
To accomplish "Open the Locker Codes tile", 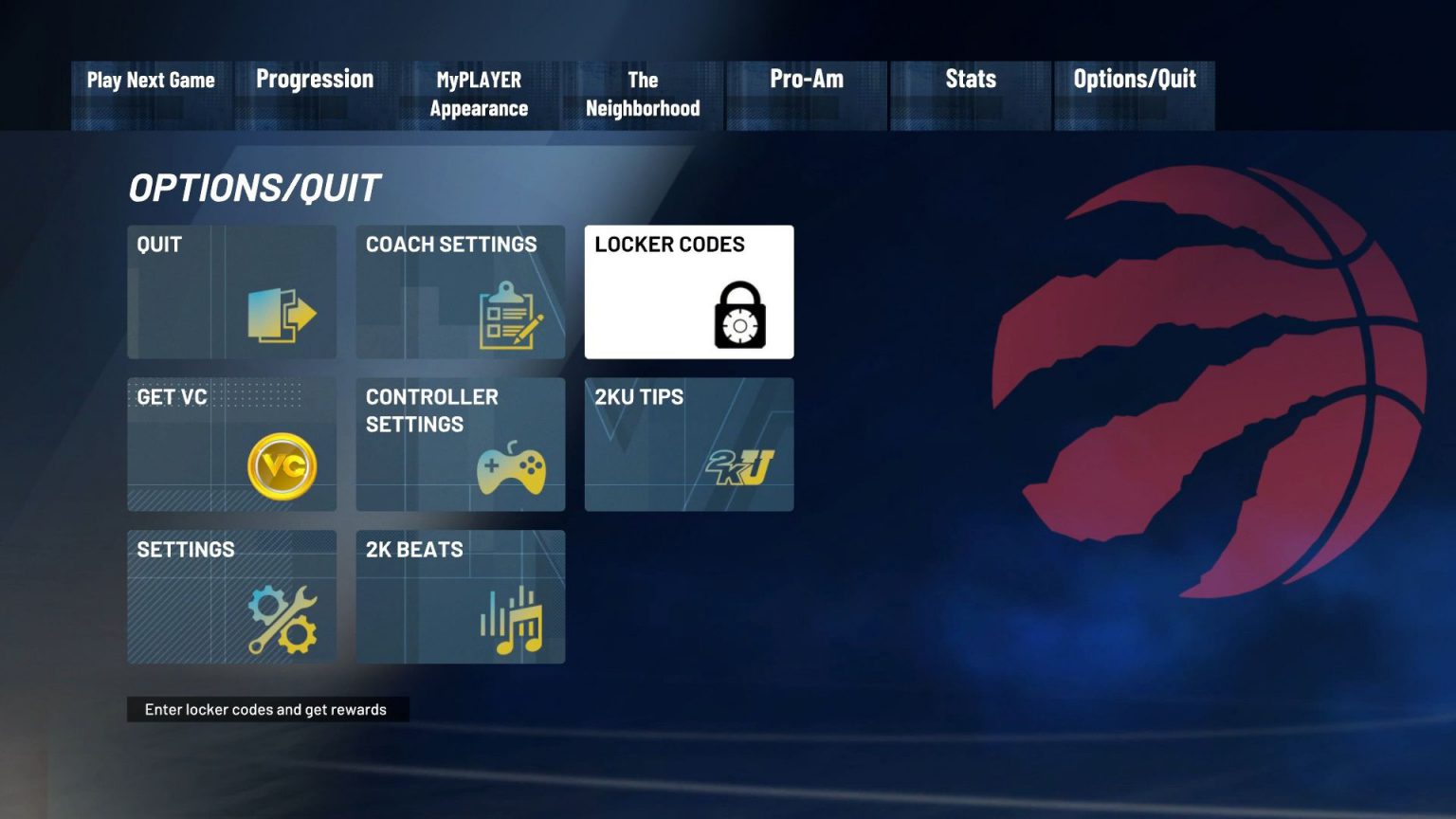I will click(x=689, y=292).
